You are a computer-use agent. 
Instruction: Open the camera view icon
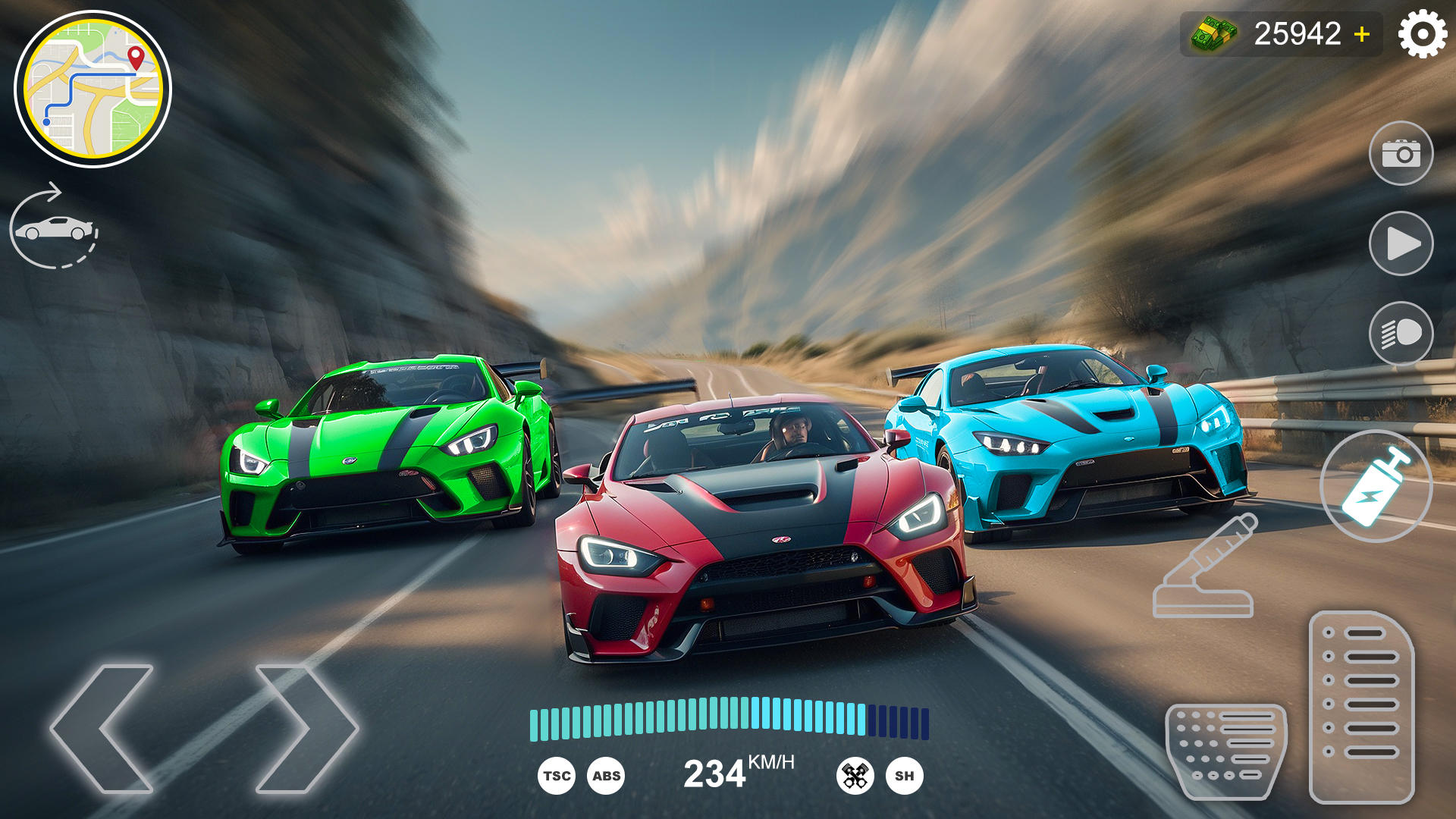tap(1404, 152)
